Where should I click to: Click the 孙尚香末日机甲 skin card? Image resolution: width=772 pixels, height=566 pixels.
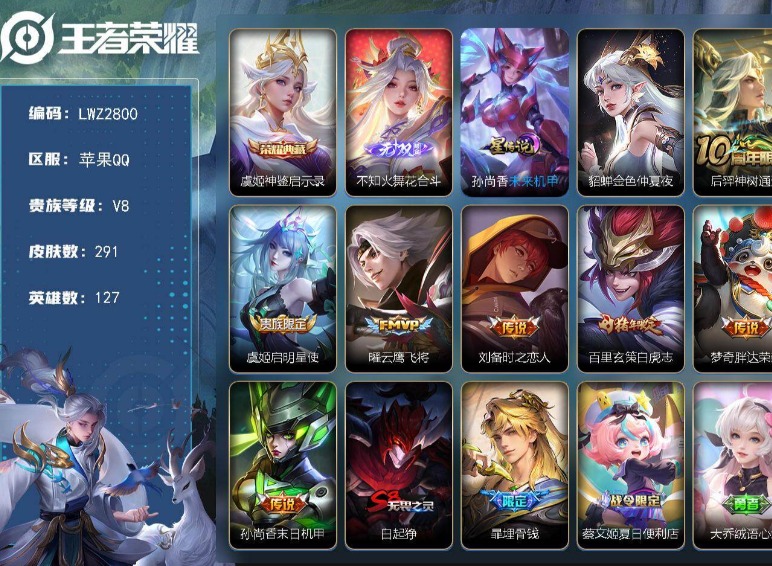283,464
